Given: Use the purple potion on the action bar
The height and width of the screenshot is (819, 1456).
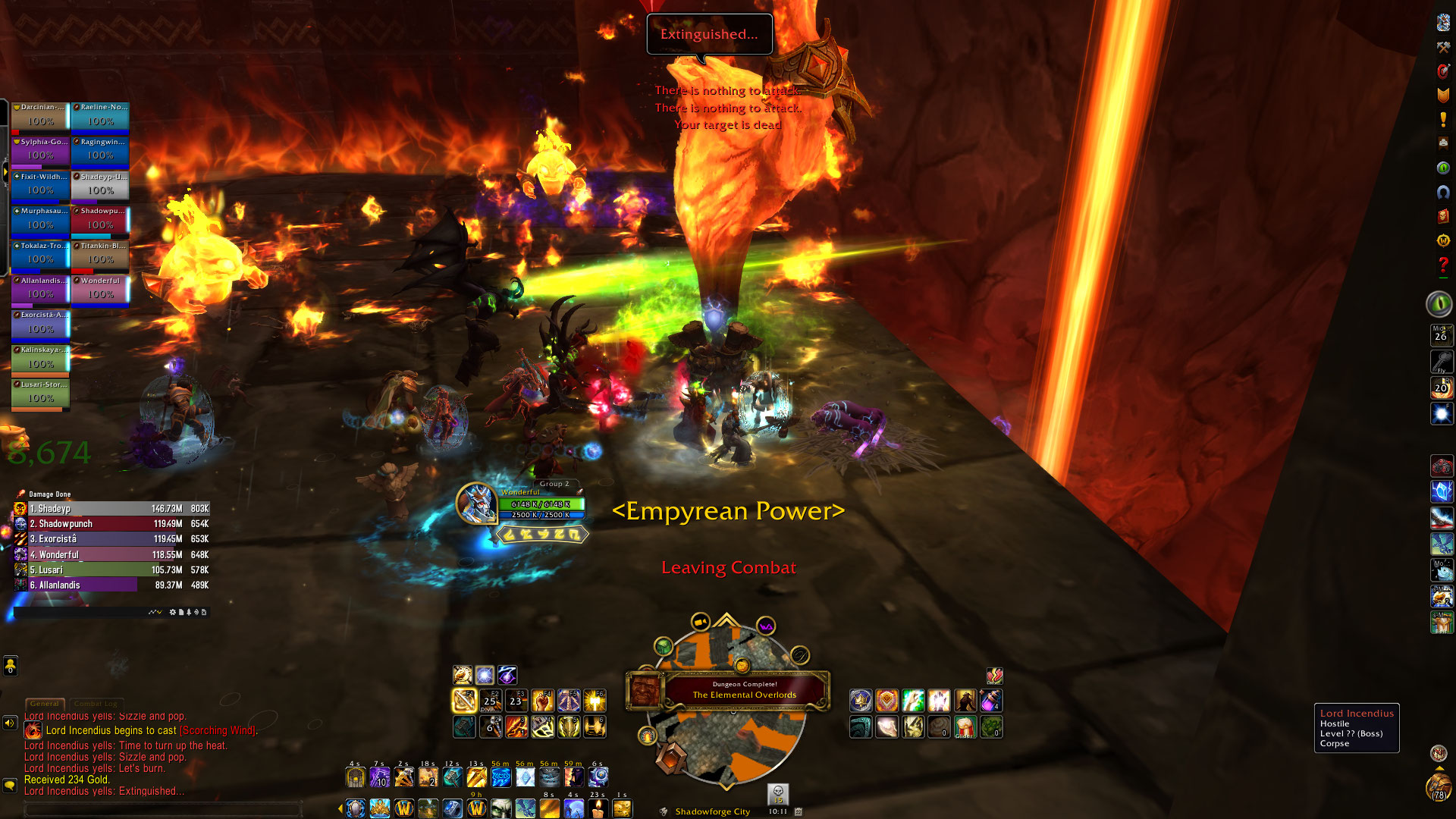Looking at the screenshot, I should tap(990, 701).
